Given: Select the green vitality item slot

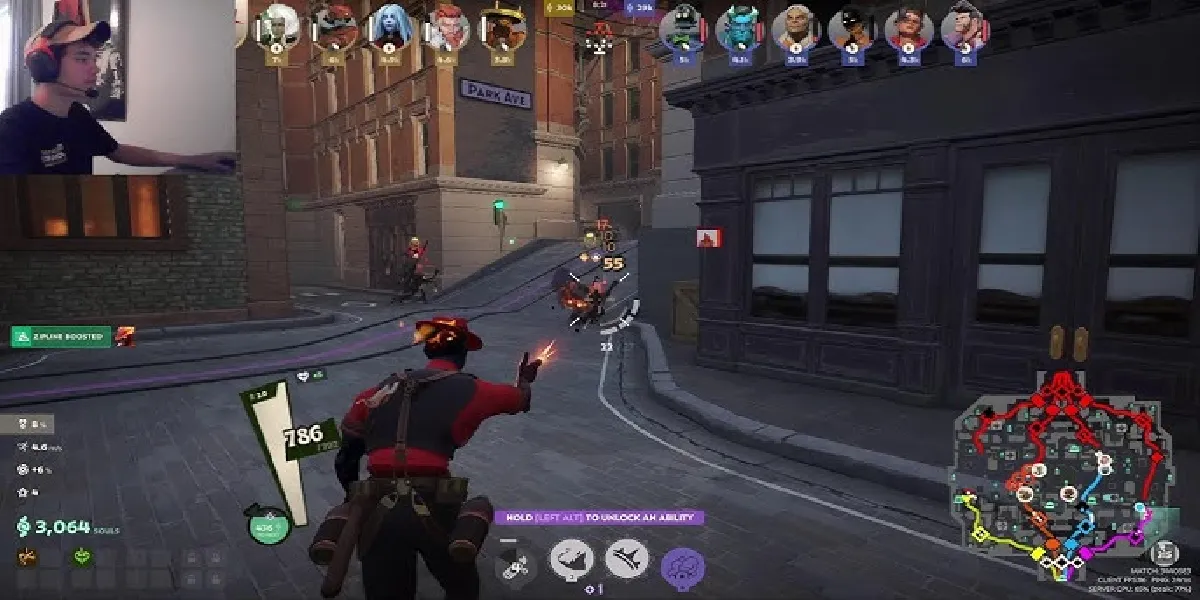Looking at the screenshot, I should pyautogui.click(x=82, y=557).
